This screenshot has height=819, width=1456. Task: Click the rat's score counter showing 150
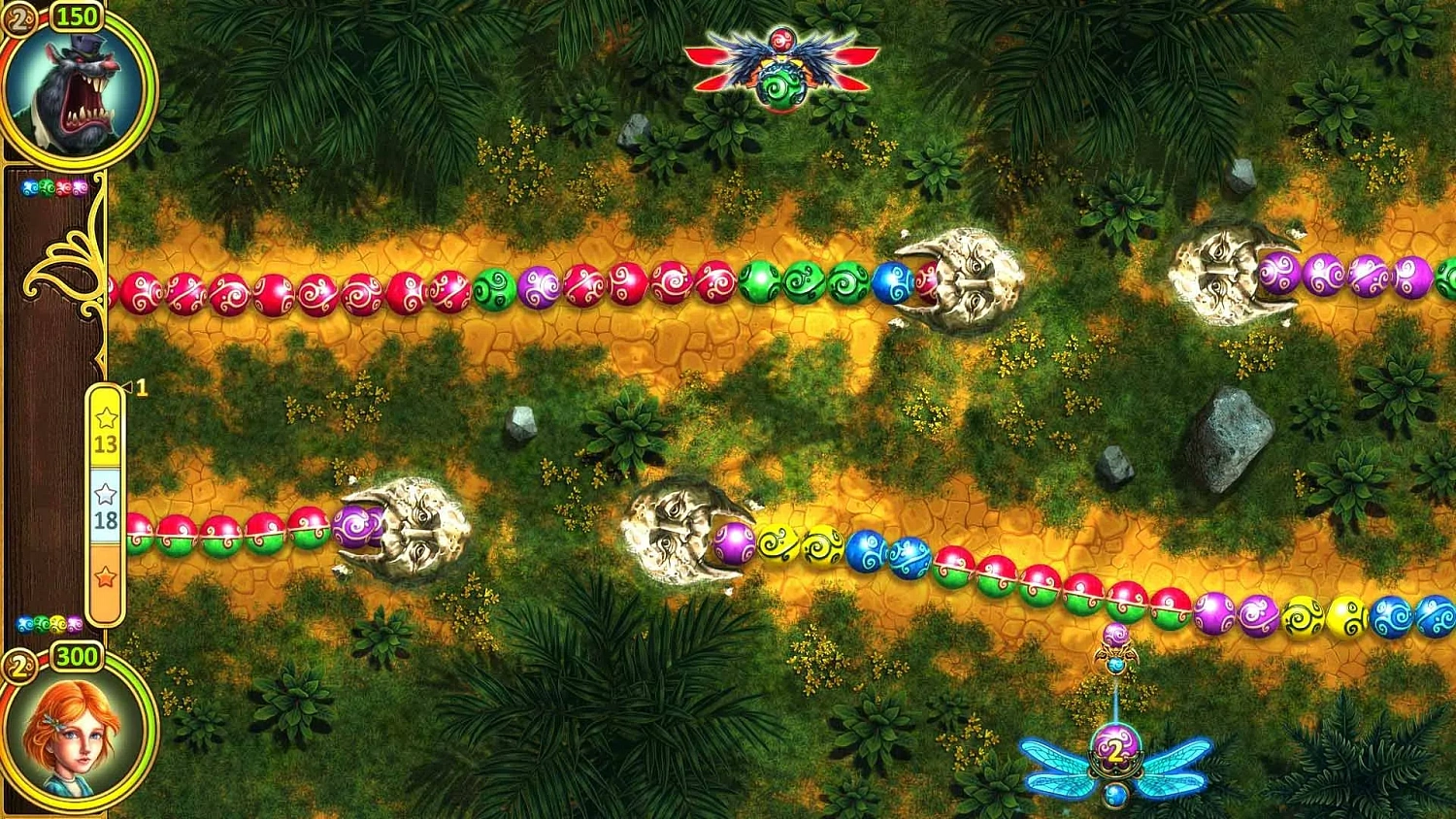point(78,16)
